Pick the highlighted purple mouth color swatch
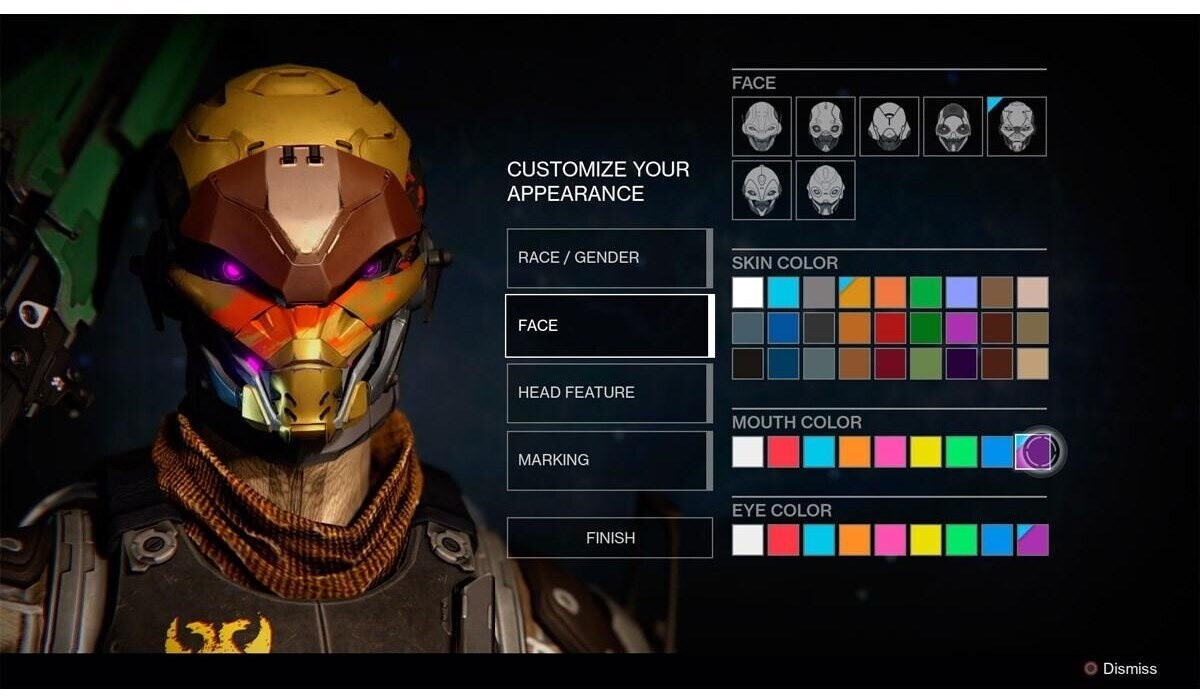 click(1034, 452)
